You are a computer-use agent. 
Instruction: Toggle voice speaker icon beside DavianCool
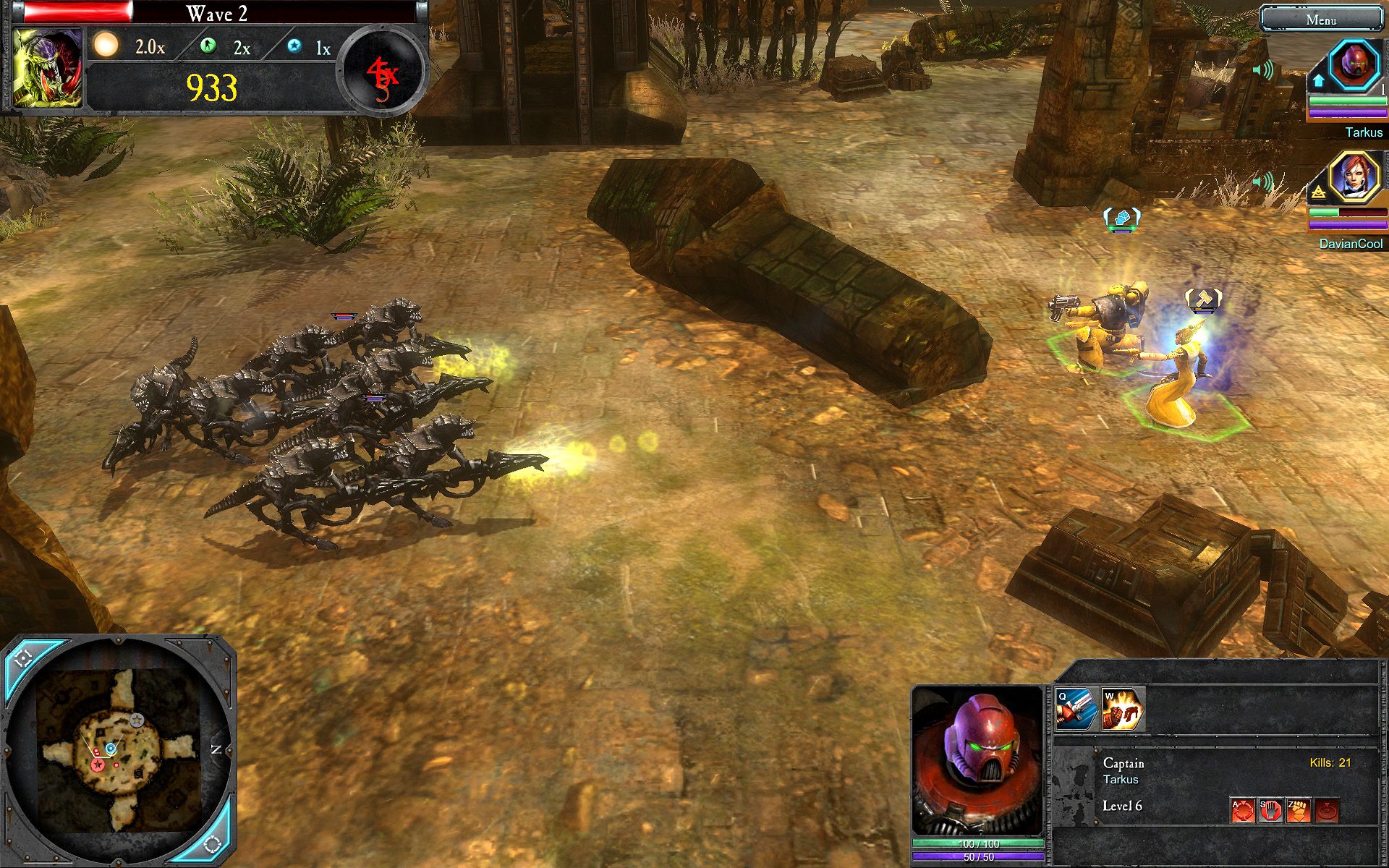pos(1263,181)
